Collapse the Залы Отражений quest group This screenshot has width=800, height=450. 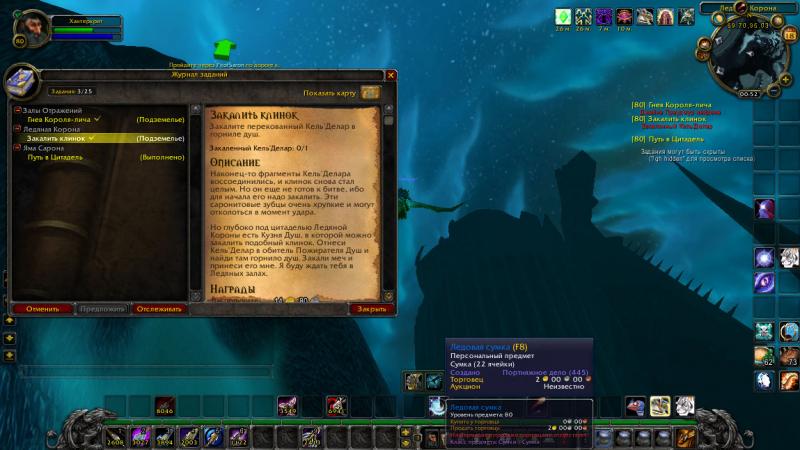point(17,110)
